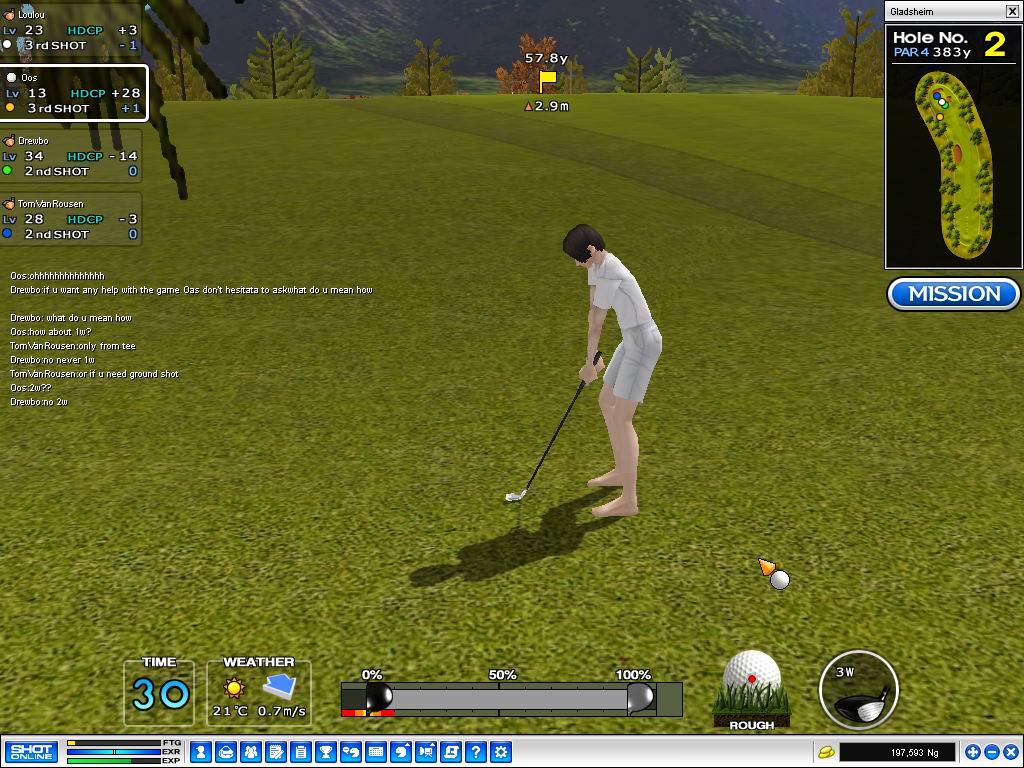Open the chat speech bubbles toolbar icon
This screenshot has width=1024, height=768.
351,752
